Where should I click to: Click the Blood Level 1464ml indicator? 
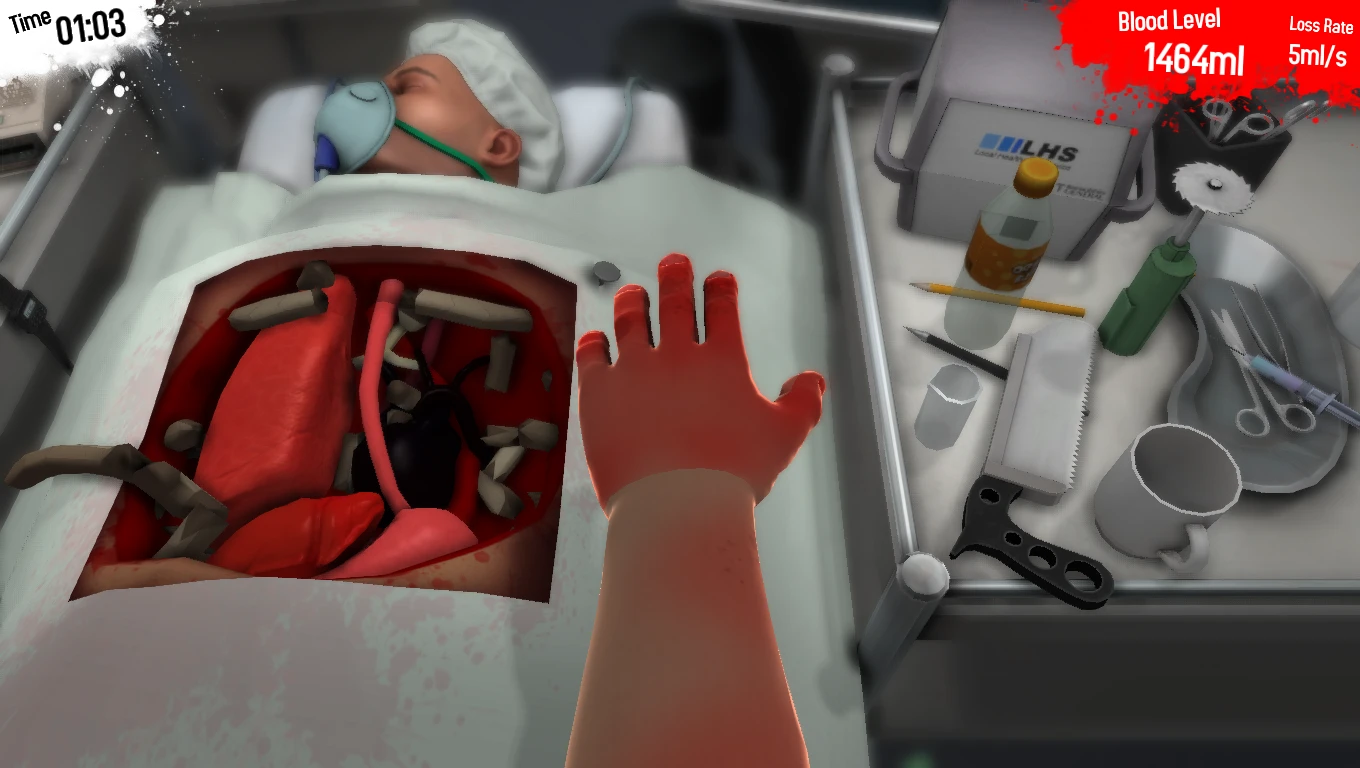coord(1168,40)
